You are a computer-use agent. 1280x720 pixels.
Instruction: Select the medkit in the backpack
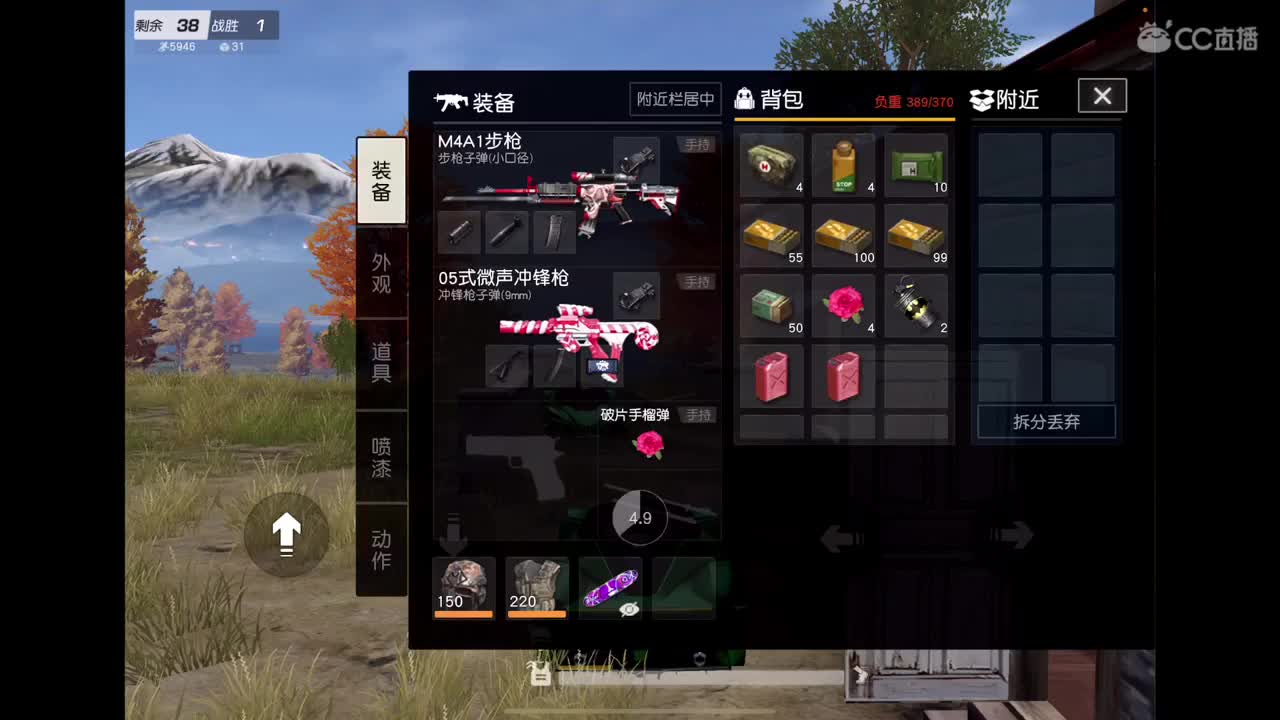770,163
